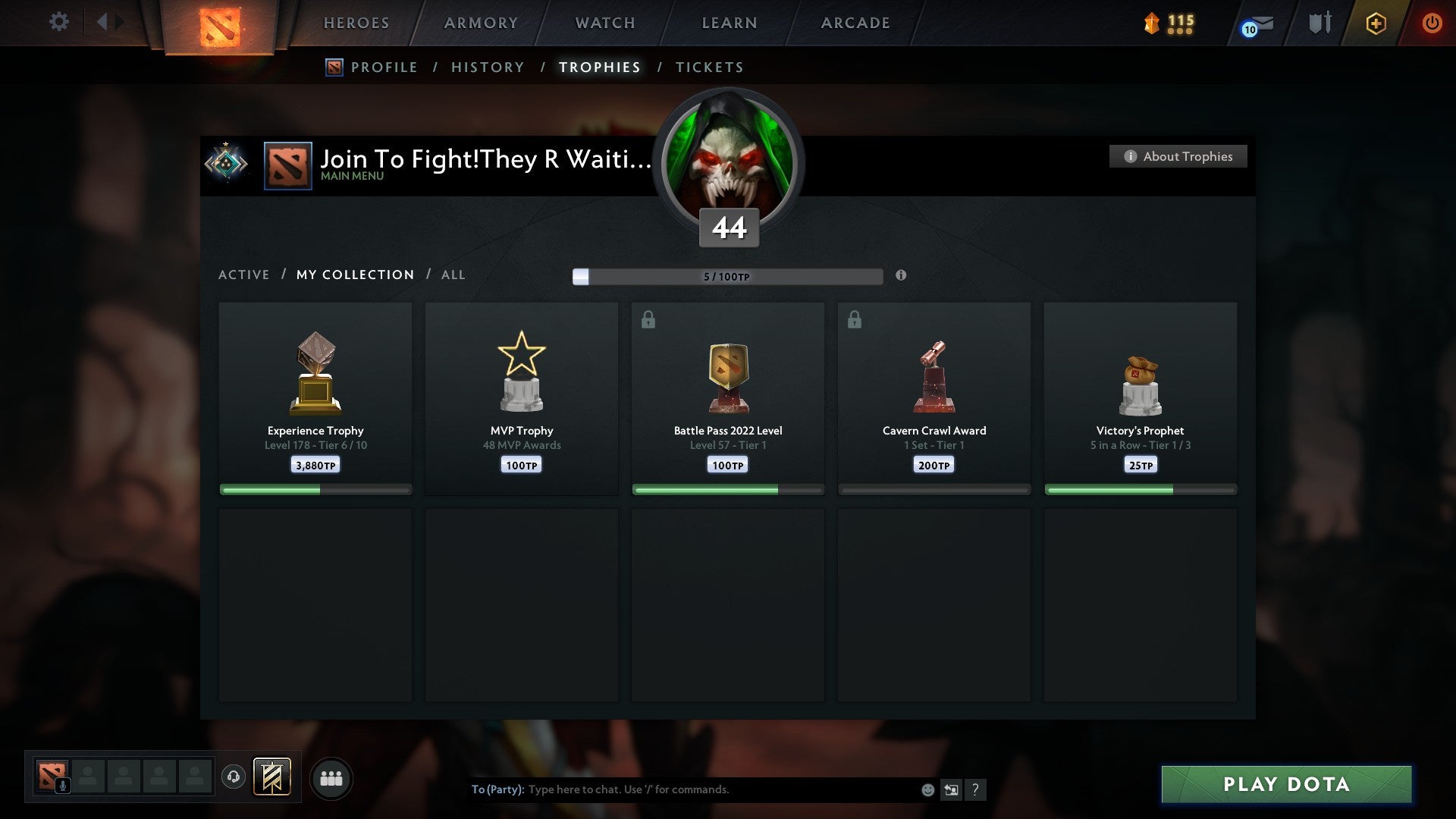Click the 5/100TP trophy progress bar
Image resolution: width=1456 pixels, height=819 pixels.
click(728, 277)
